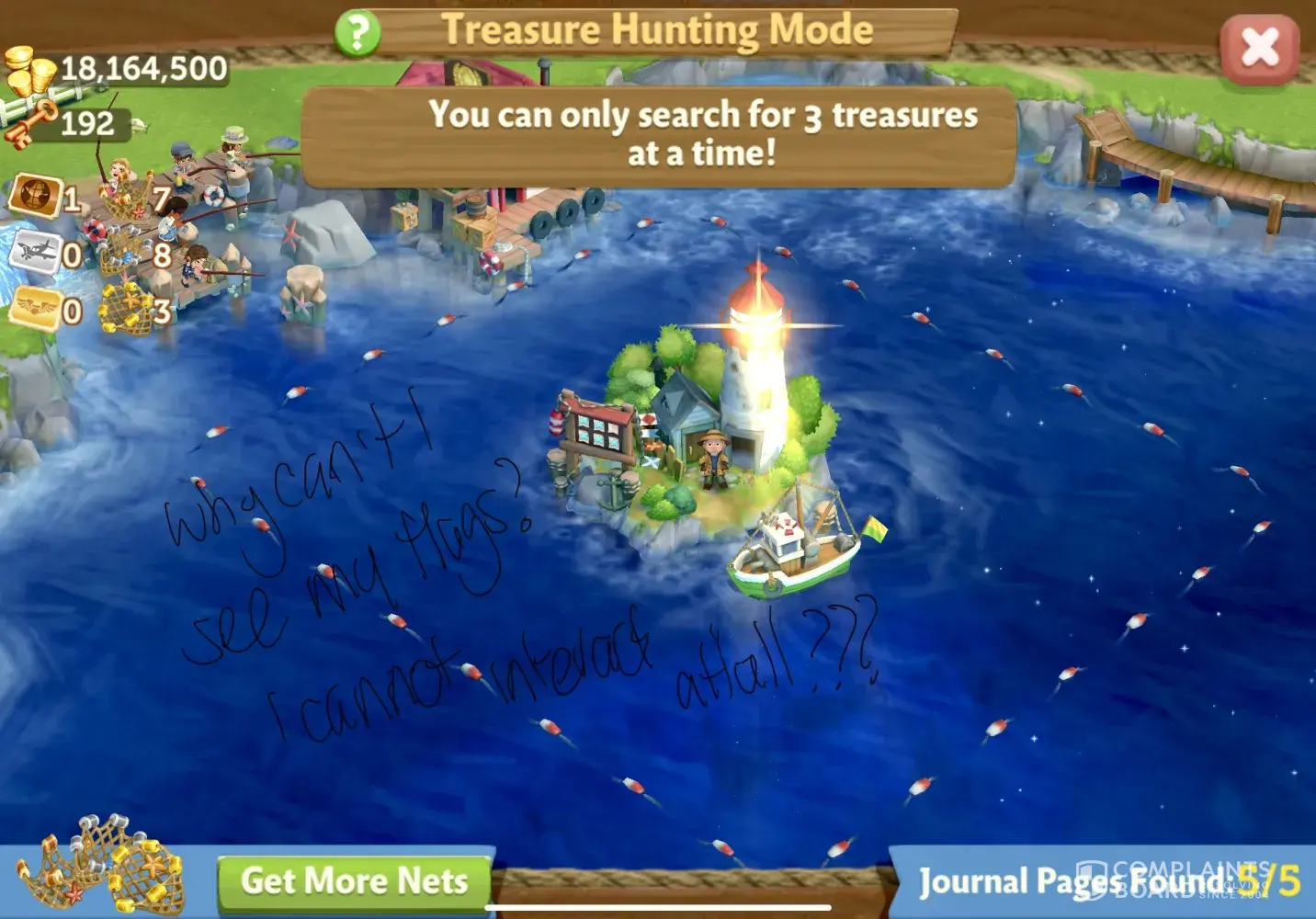
Task: Close Treasure Hunting Mode with the X
Action: click(x=1259, y=48)
